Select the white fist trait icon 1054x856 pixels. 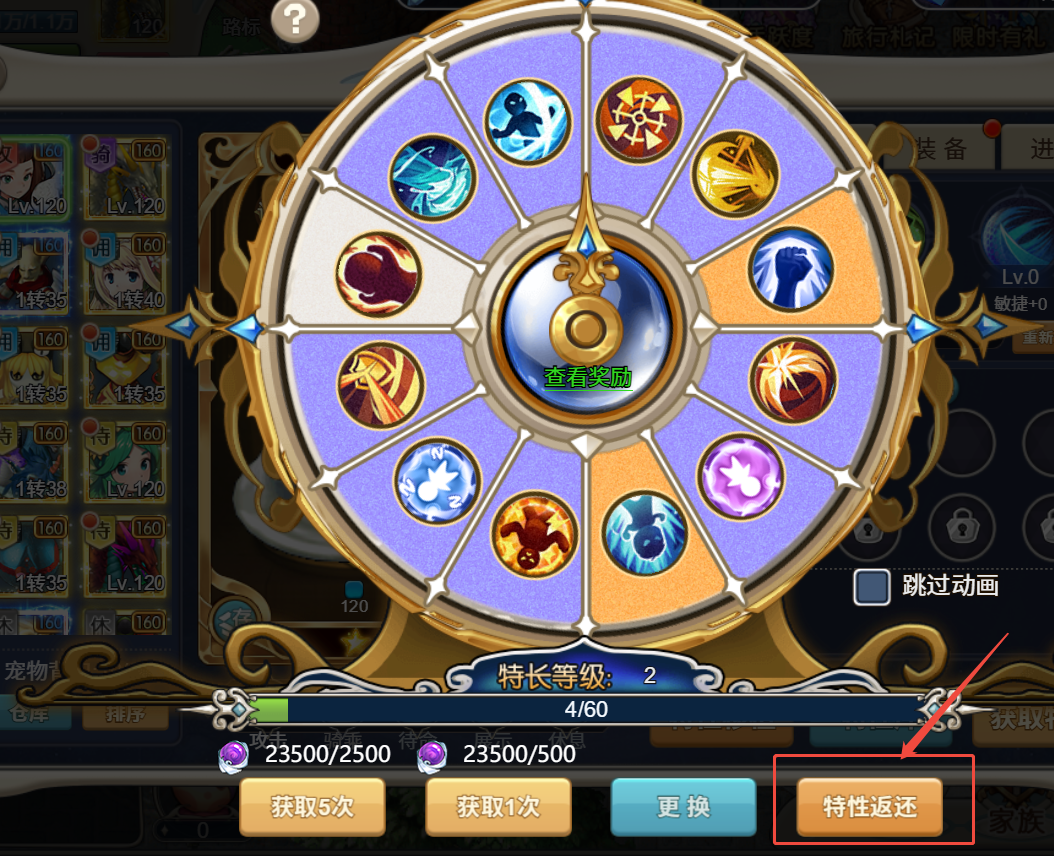pos(791,270)
